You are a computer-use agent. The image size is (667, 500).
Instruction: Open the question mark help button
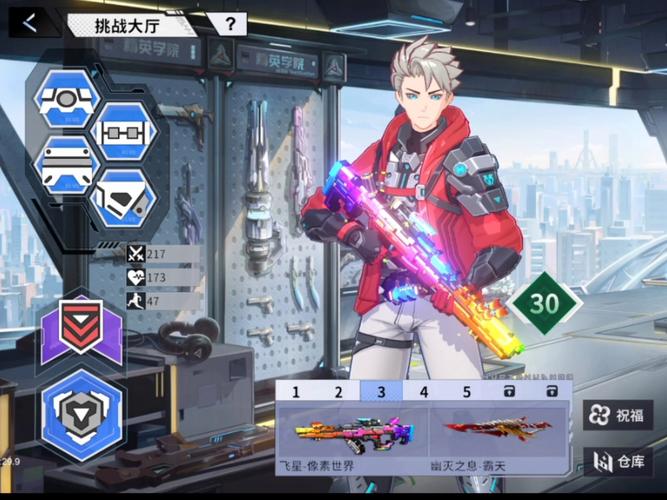230,23
